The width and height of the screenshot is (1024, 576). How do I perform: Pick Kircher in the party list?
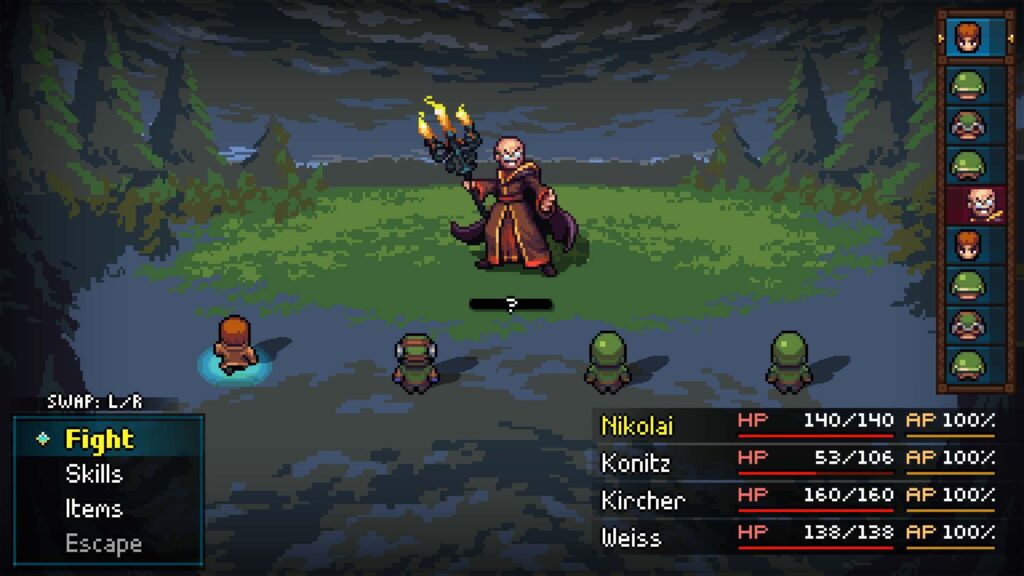pos(796,499)
